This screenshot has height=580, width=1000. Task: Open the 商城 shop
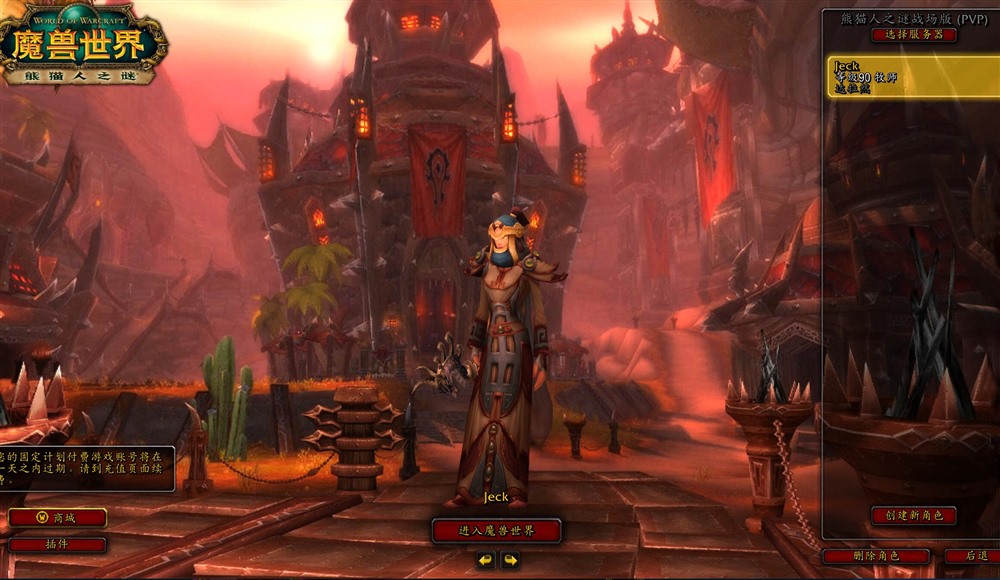(x=57, y=518)
